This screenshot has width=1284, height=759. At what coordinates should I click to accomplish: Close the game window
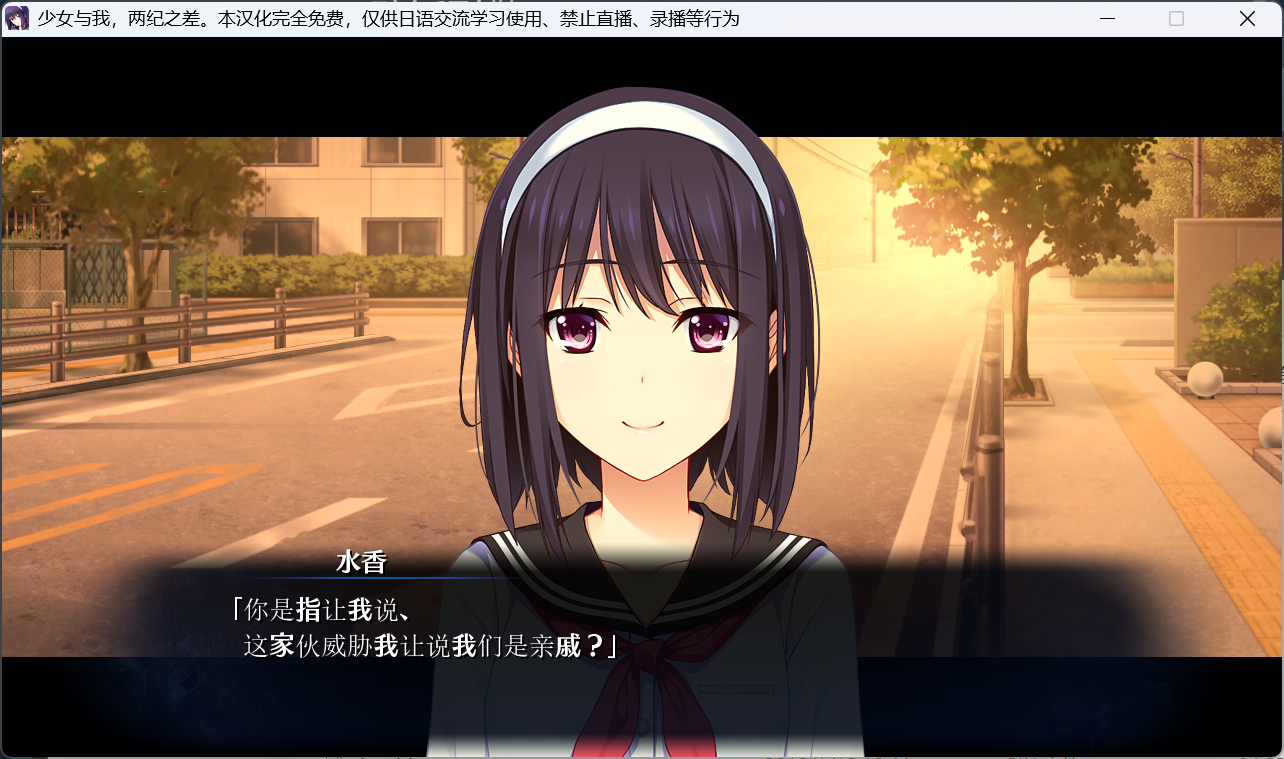click(x=1247, y=19)
